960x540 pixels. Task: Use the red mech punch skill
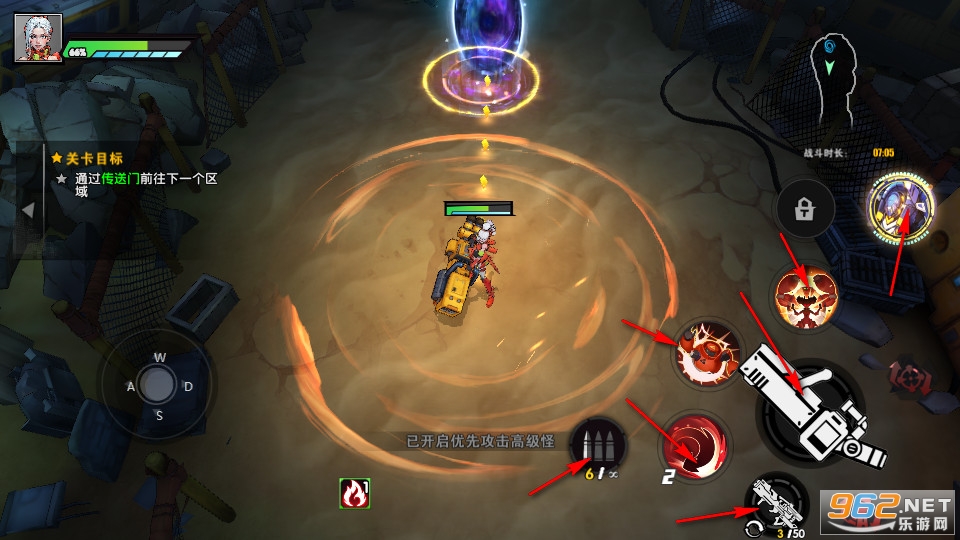point(707,354)
